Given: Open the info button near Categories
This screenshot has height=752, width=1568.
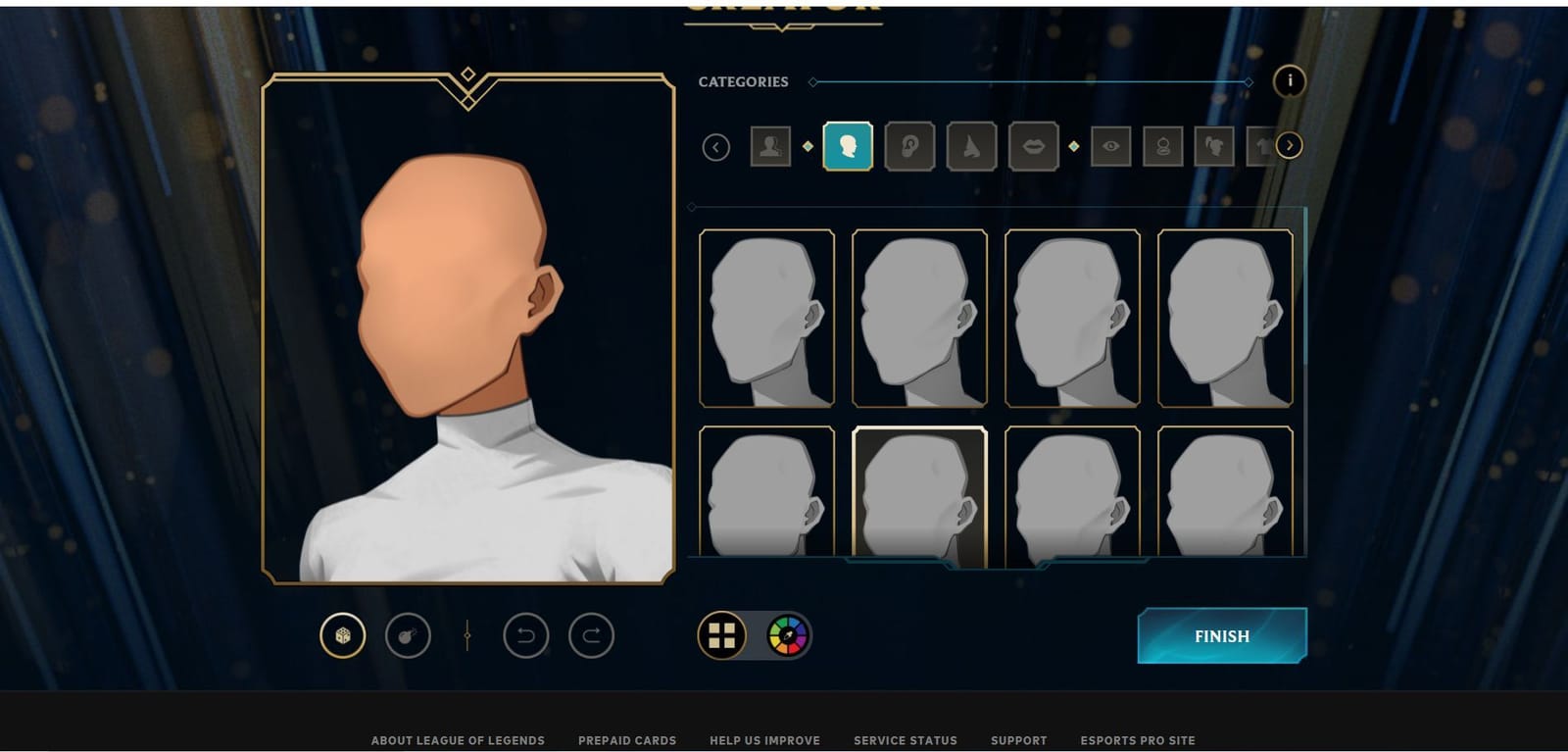Looking at the screenshot, I should [x=1291, y=81].
